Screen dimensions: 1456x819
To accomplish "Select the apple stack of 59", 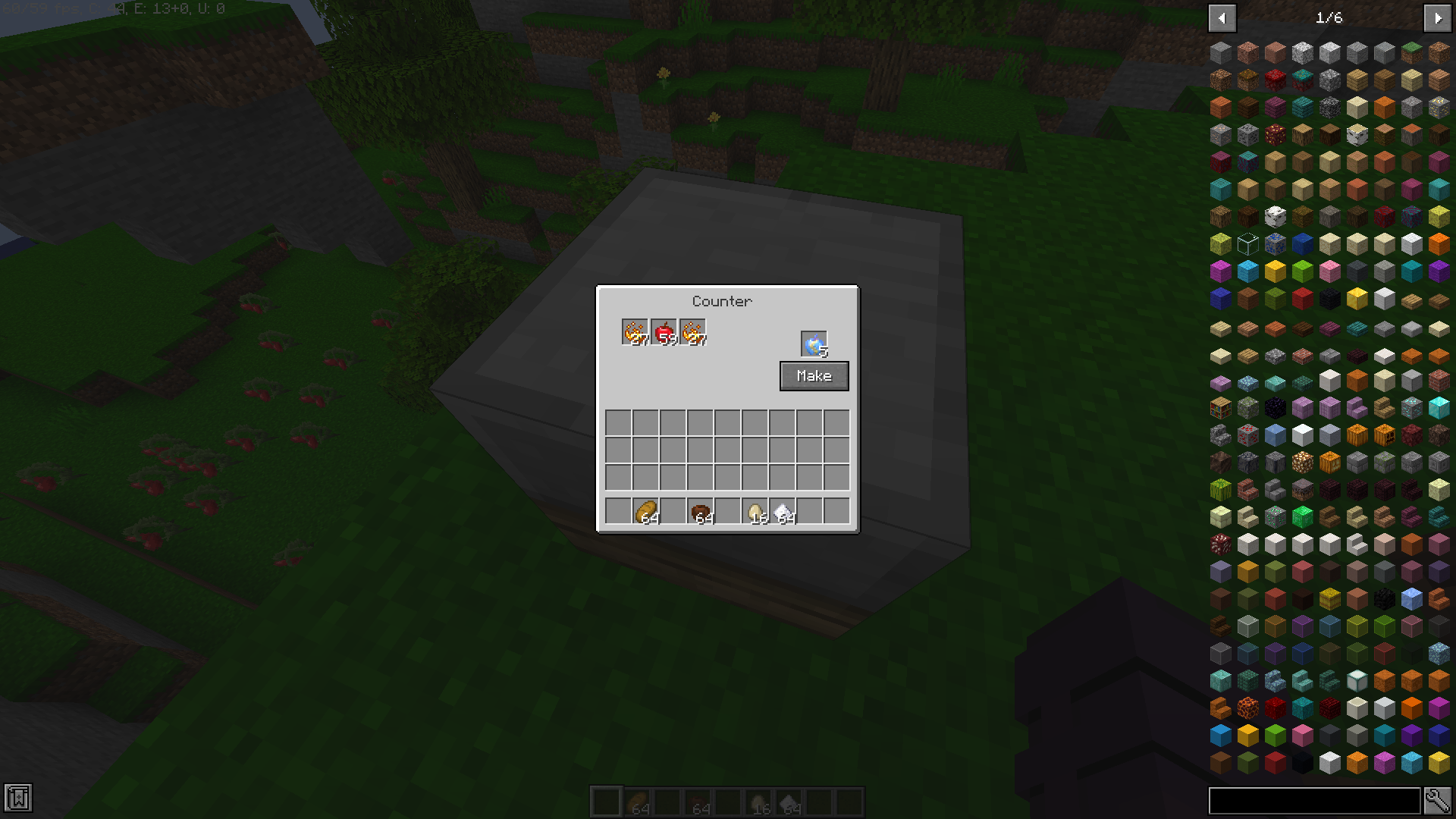I will (665, 331).
